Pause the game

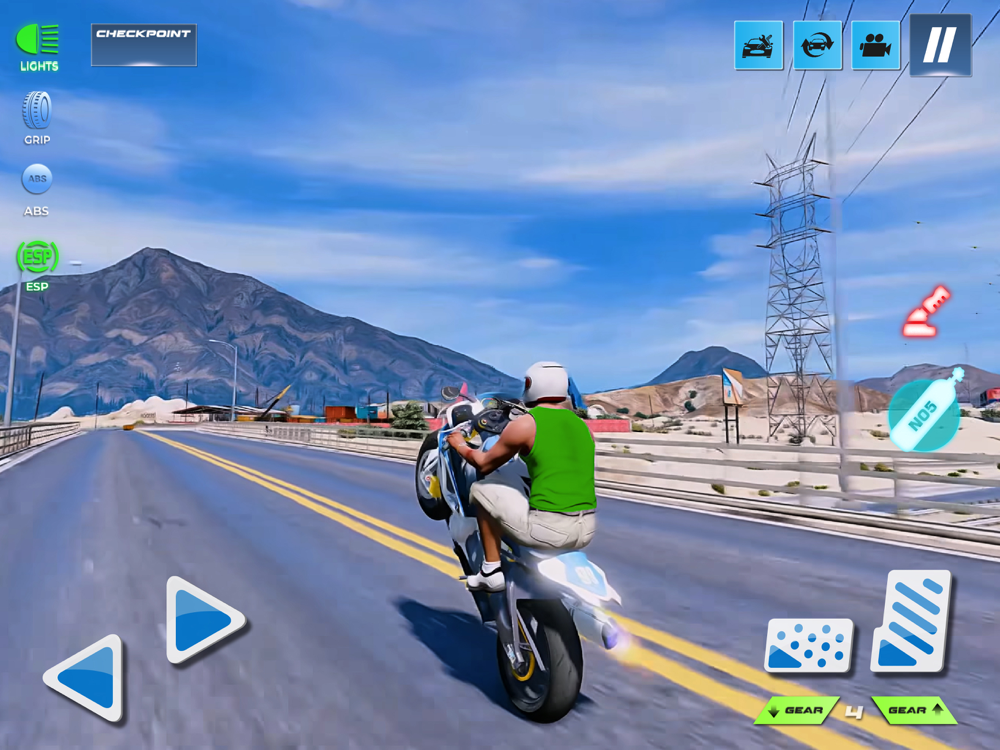(940, 45)
